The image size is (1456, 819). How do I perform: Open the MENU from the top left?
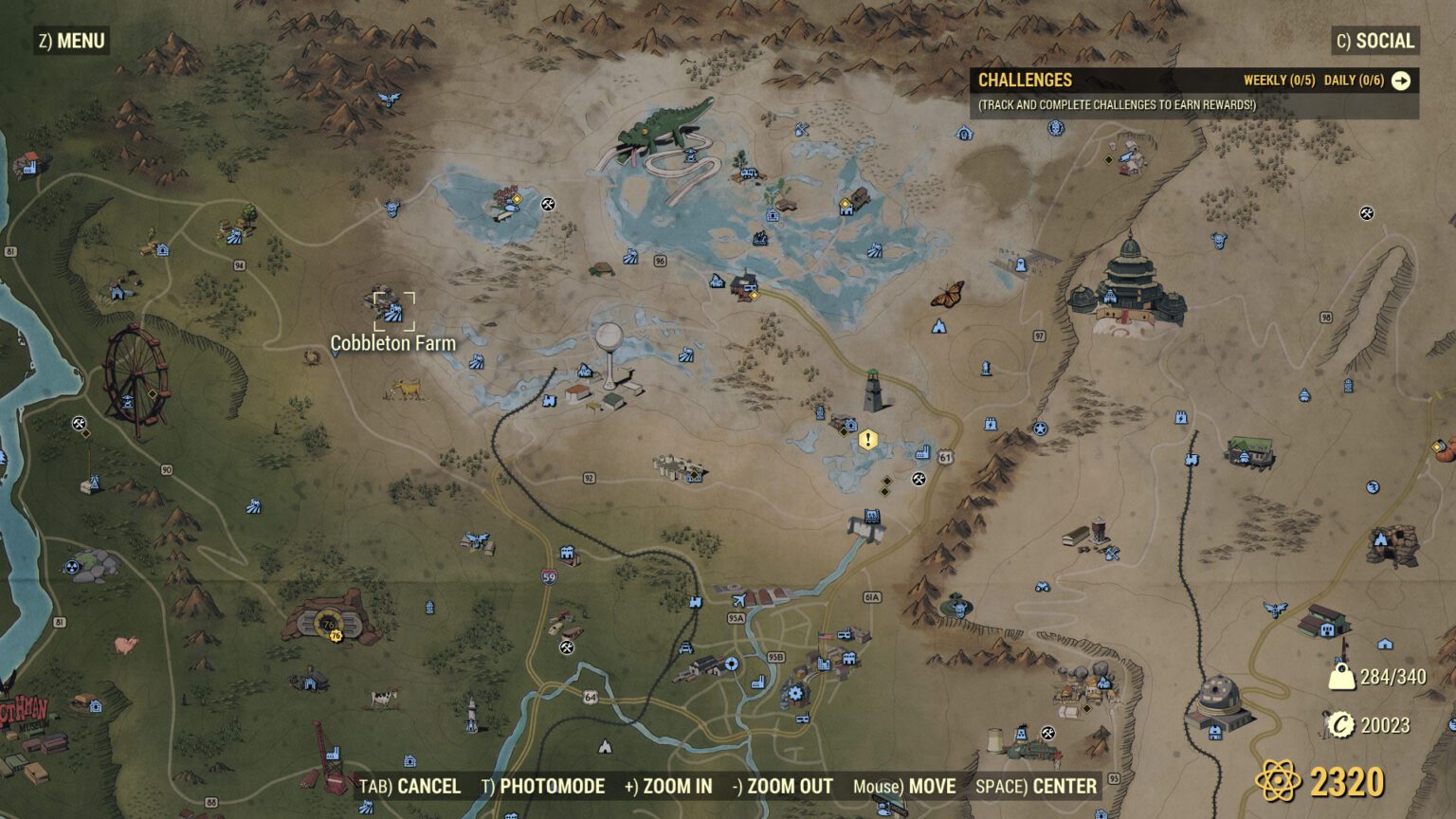(x=70, y=41)
